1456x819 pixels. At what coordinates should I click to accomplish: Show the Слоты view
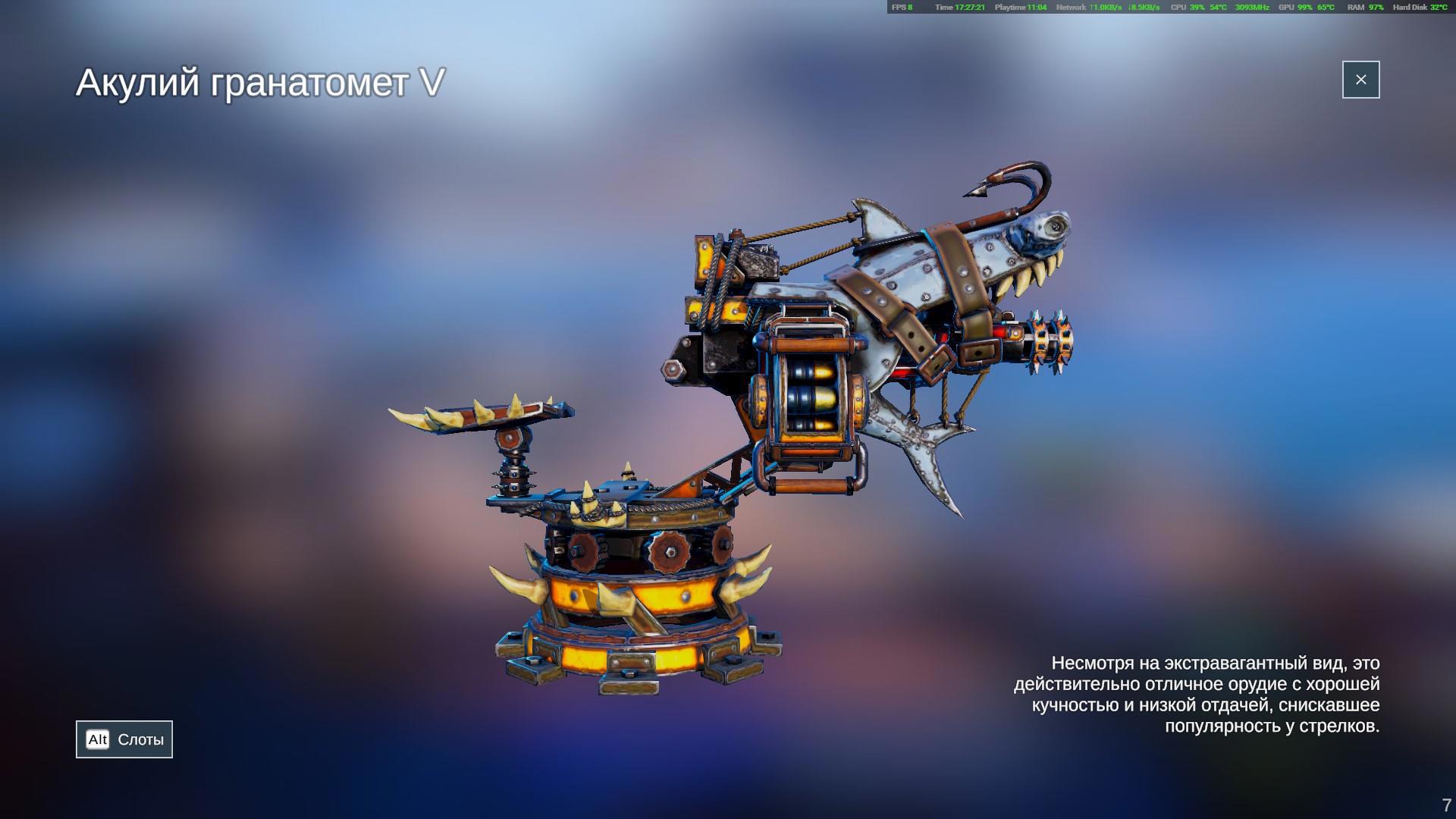click(x=124, y=739)
